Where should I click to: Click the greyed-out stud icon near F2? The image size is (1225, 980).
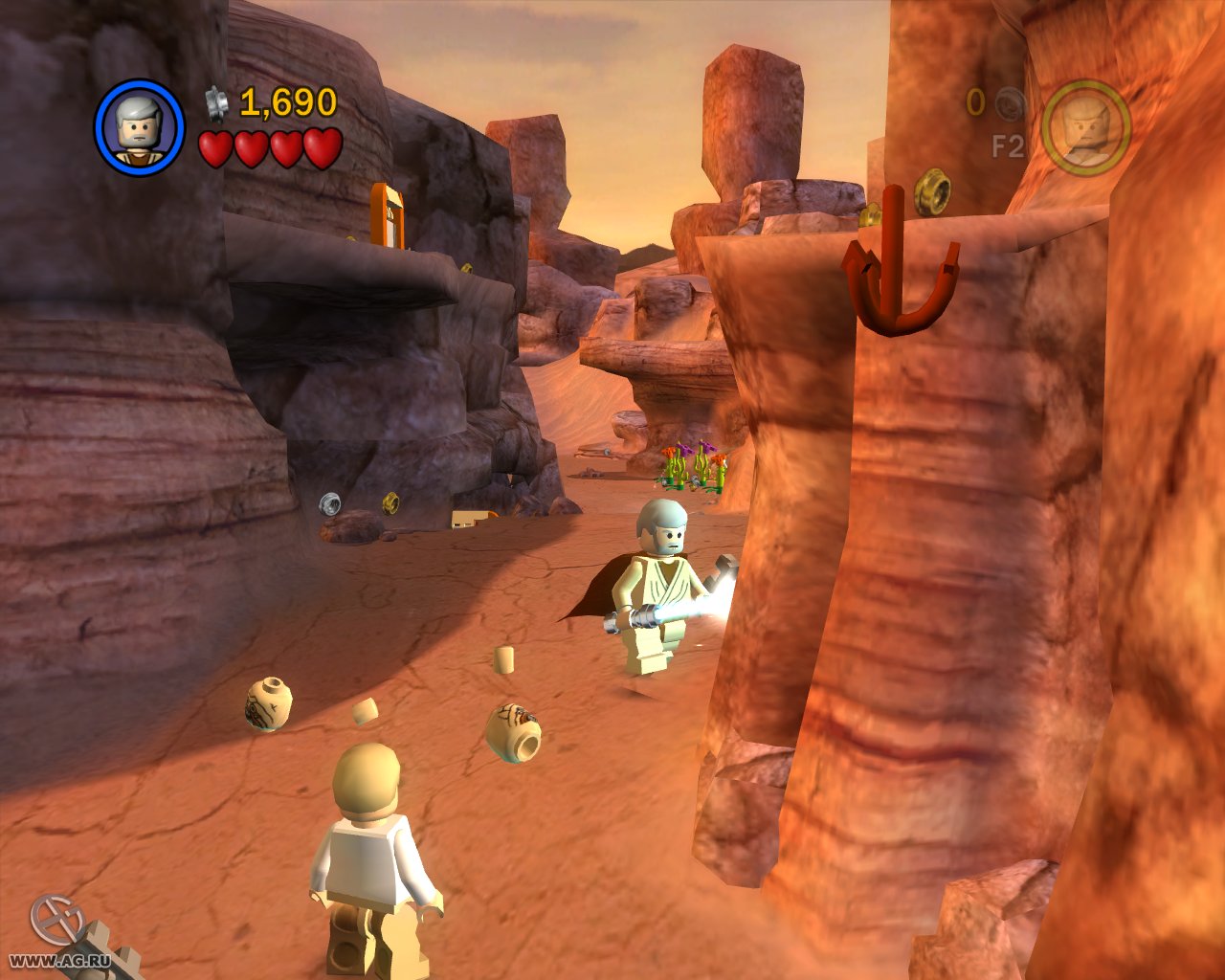[1011, 105]
